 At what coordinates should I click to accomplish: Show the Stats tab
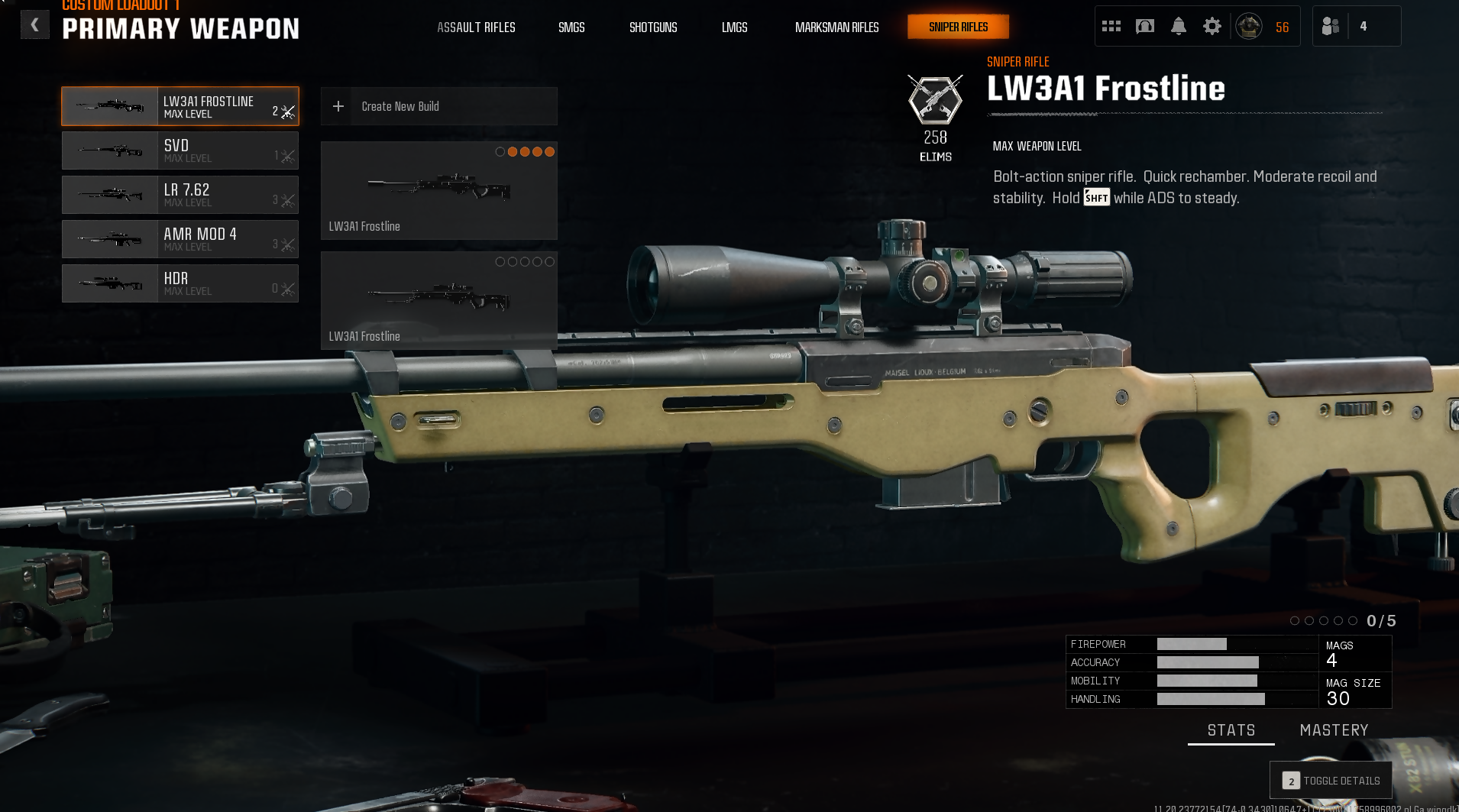[1231, 730]
